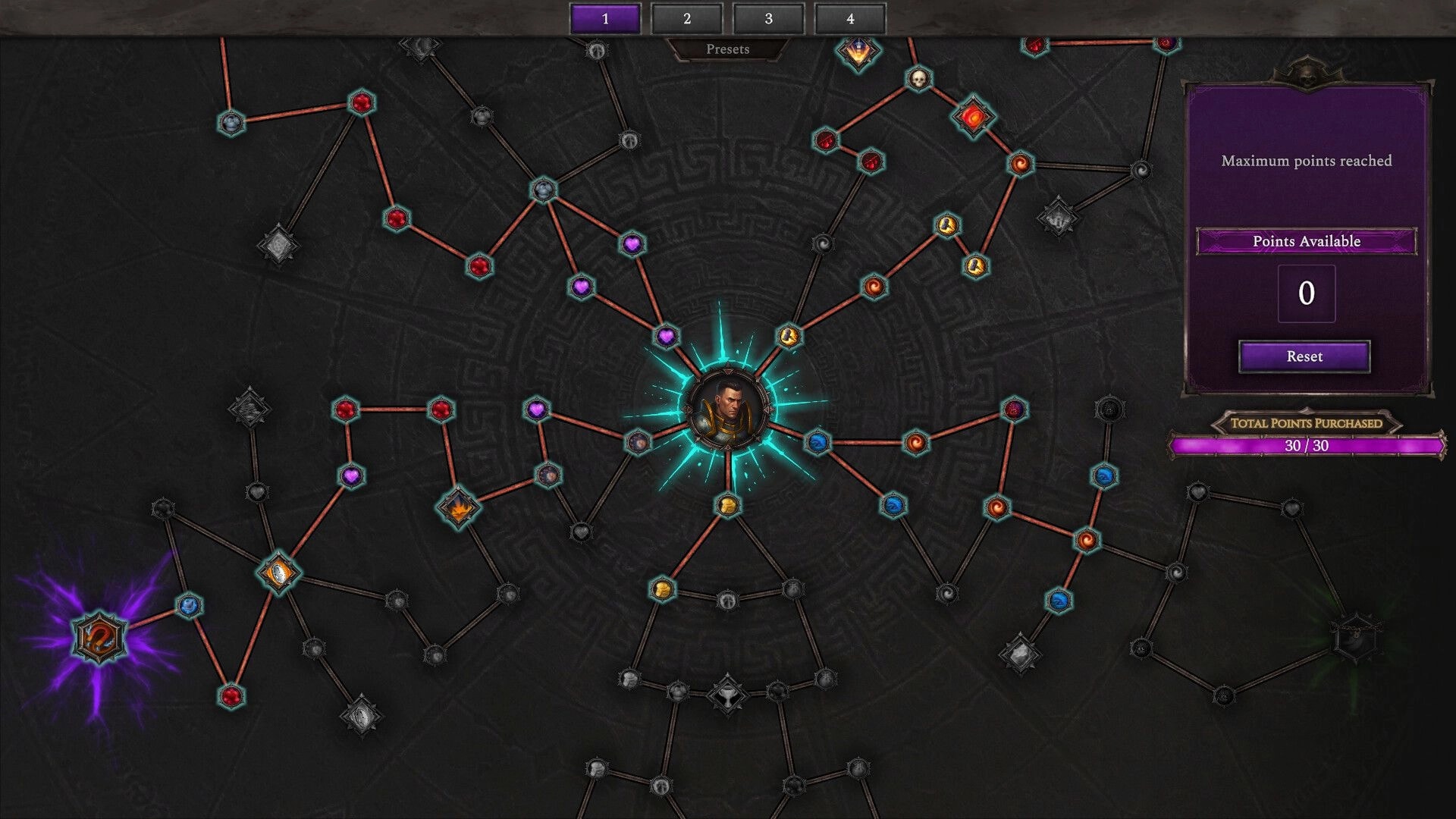Click the Points Available header
The height and width of the screenshot is (819, 1456).
(x=1306, y=241)
